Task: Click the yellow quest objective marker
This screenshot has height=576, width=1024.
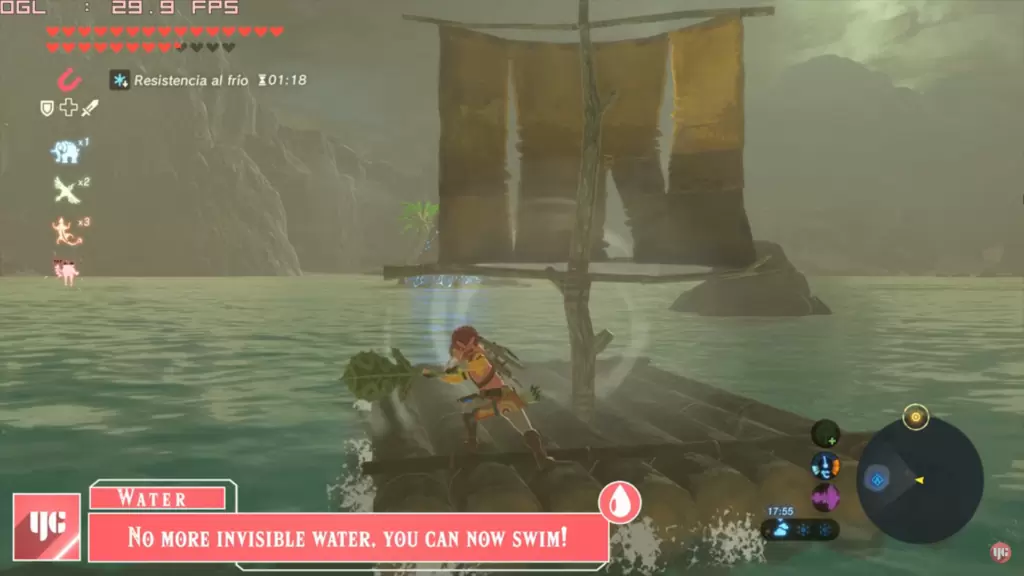Action: click(x=915, y=417)
